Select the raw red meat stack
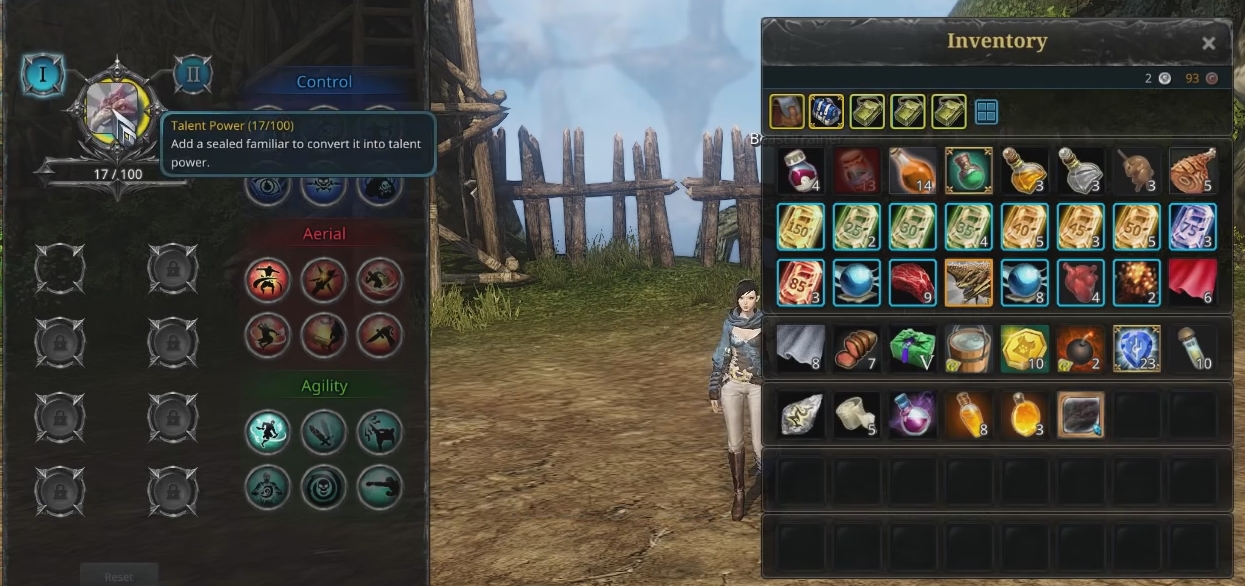Screen dimensions: 1245x586 912,283
